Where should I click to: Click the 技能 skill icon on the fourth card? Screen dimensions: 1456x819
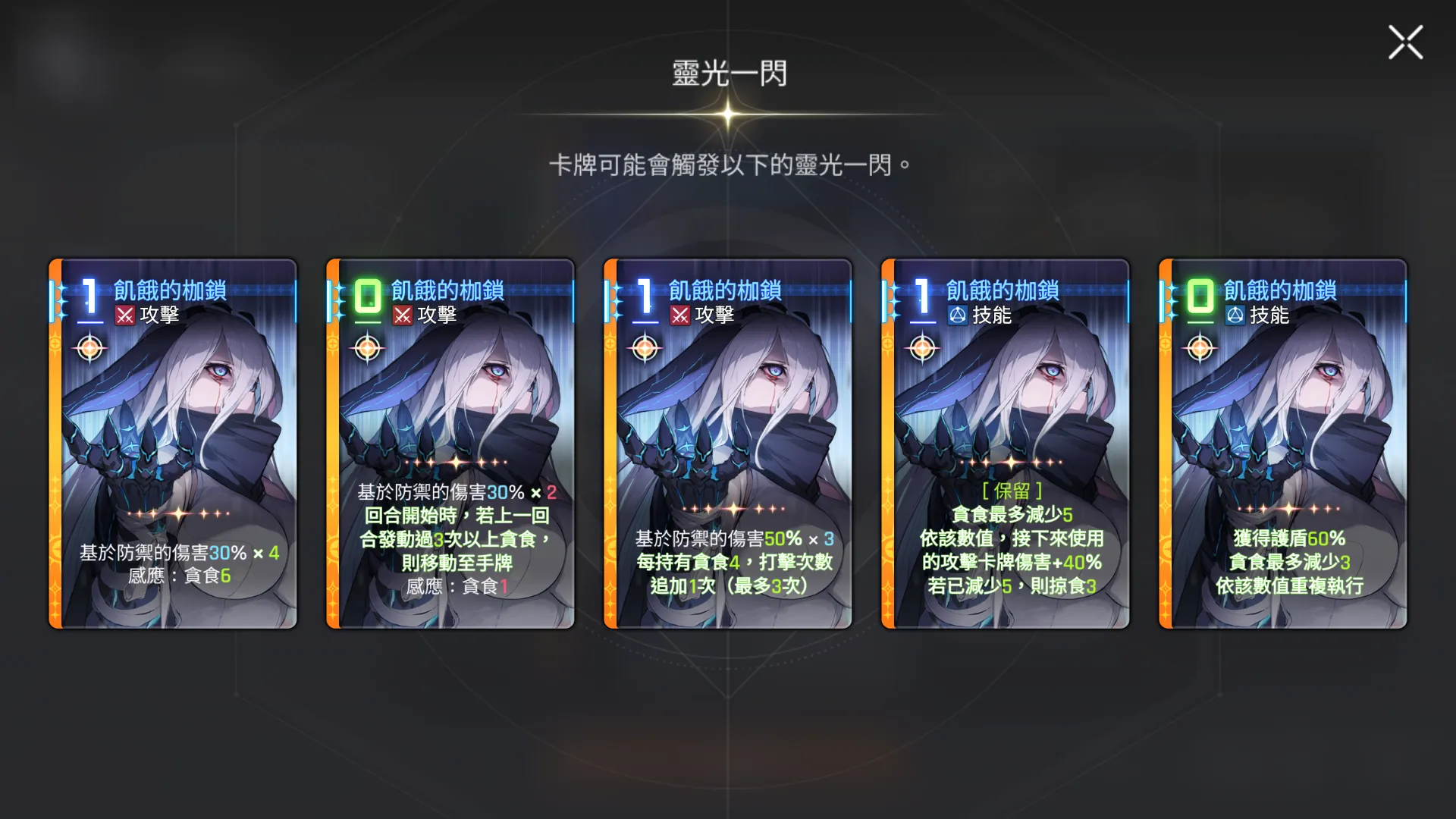pos(959,314)
